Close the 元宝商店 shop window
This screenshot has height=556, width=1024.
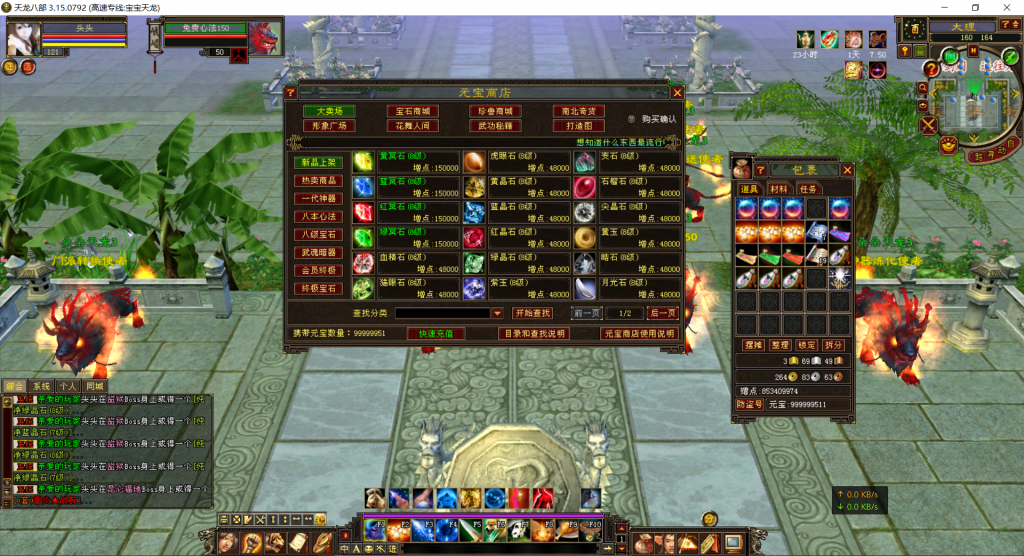pos(677,92)
